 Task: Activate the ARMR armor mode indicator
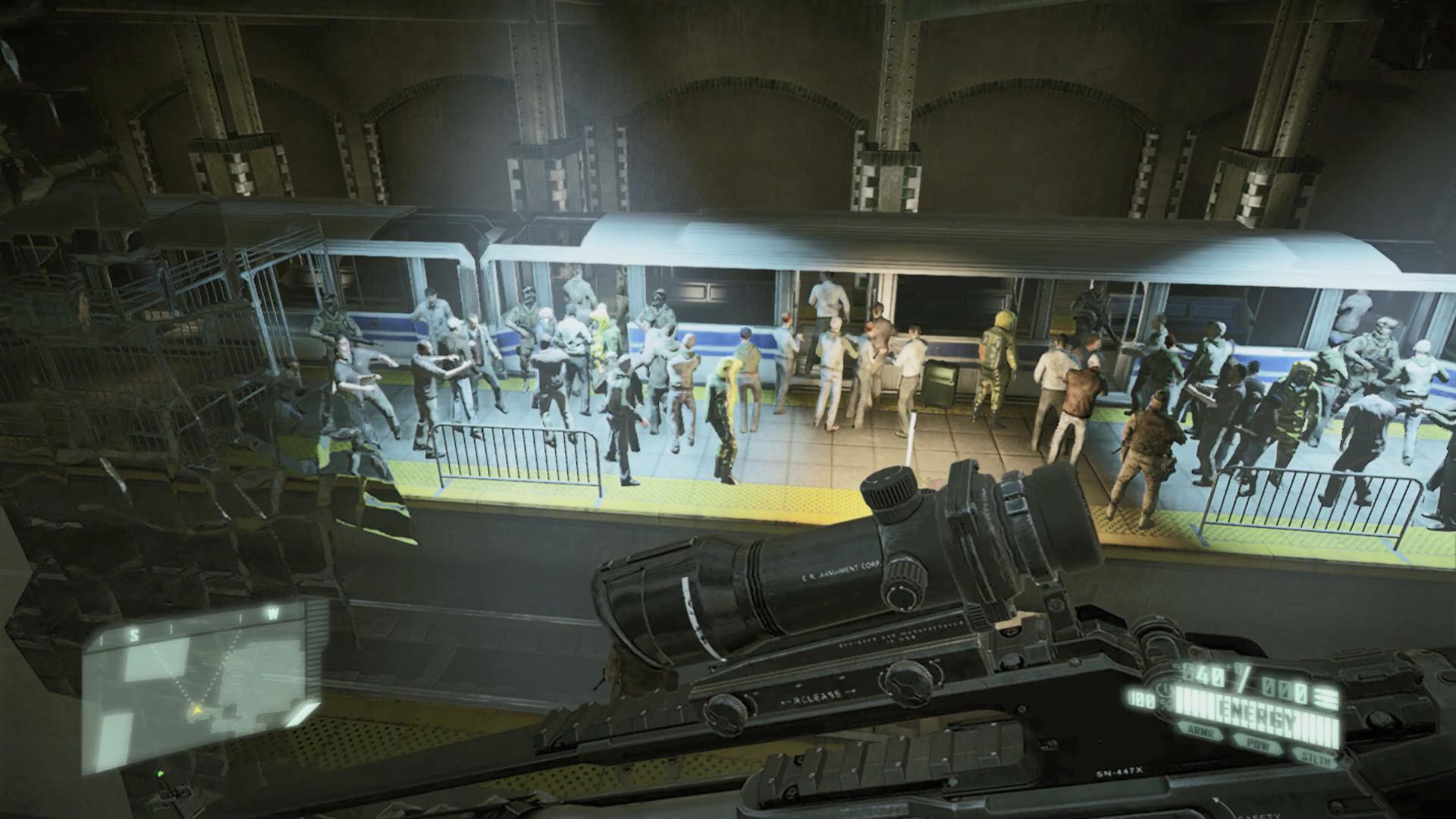click(x=1201, y=734)
